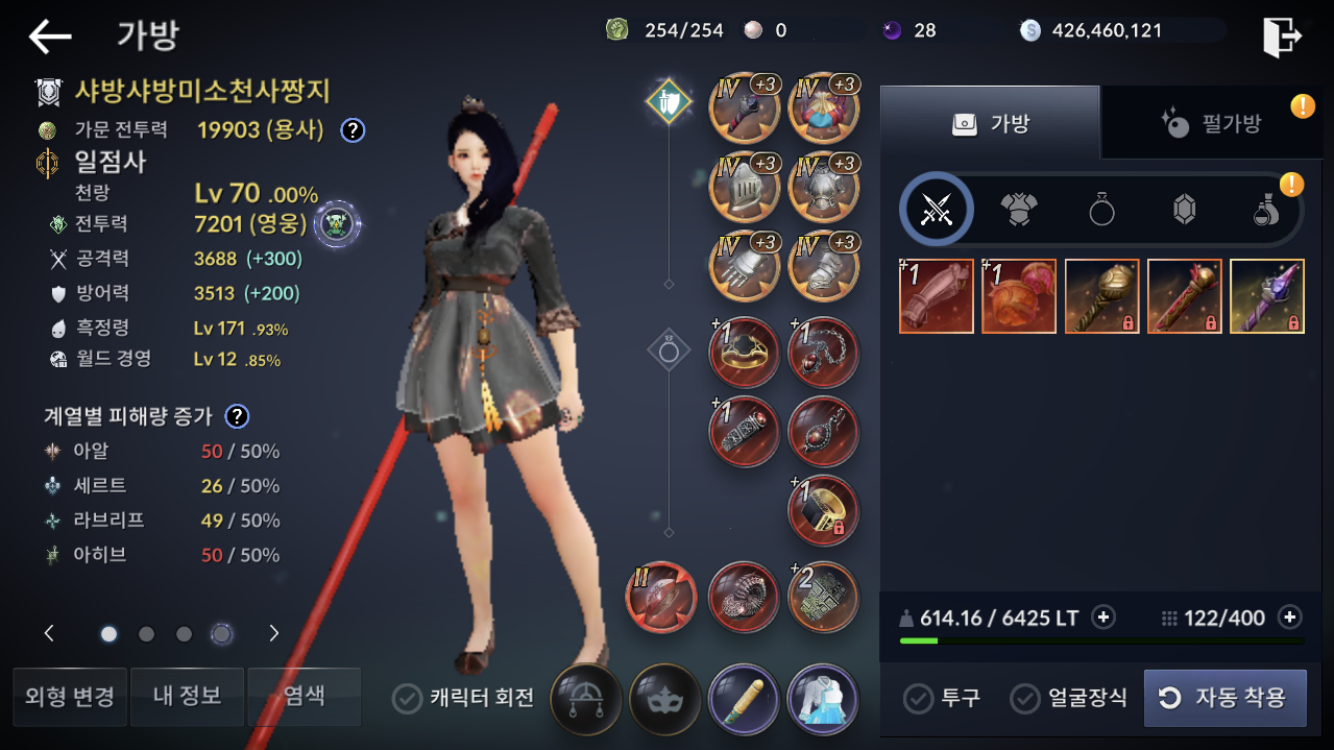
Task: Select the purple staff in the bag
Action: point(1267,296)
